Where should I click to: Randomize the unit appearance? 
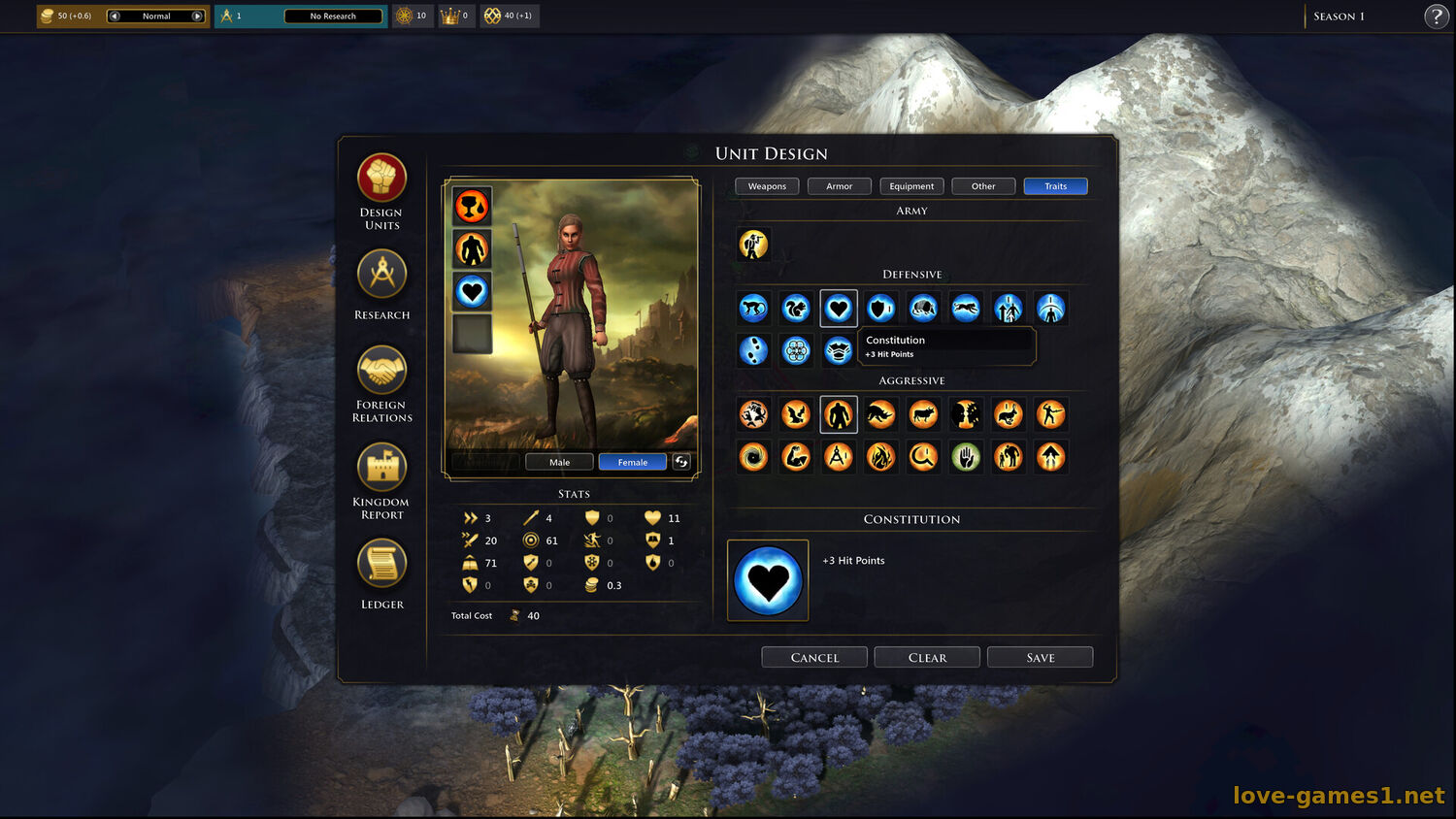coord(681,462)
